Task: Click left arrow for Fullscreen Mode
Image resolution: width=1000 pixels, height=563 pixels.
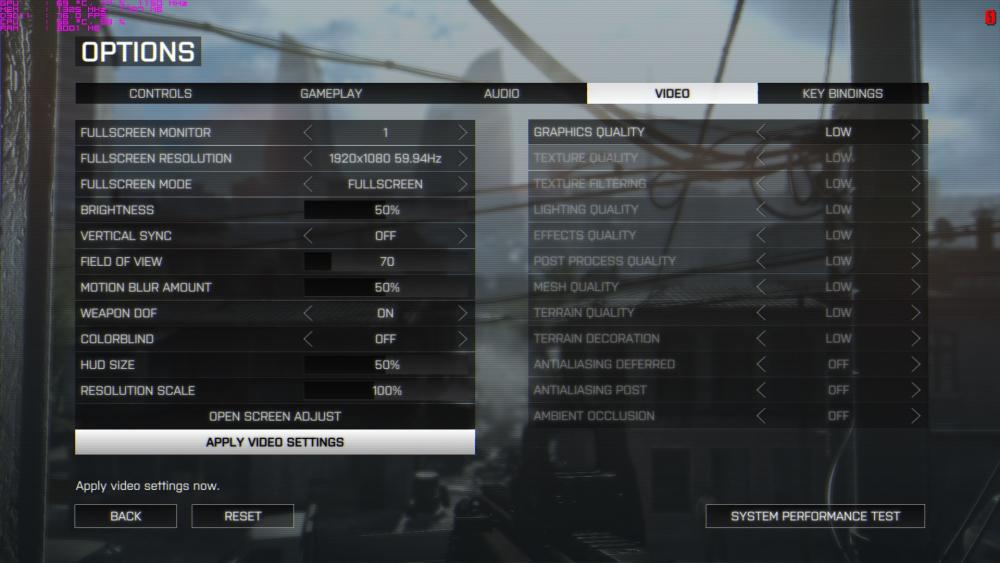Action: 308,184
